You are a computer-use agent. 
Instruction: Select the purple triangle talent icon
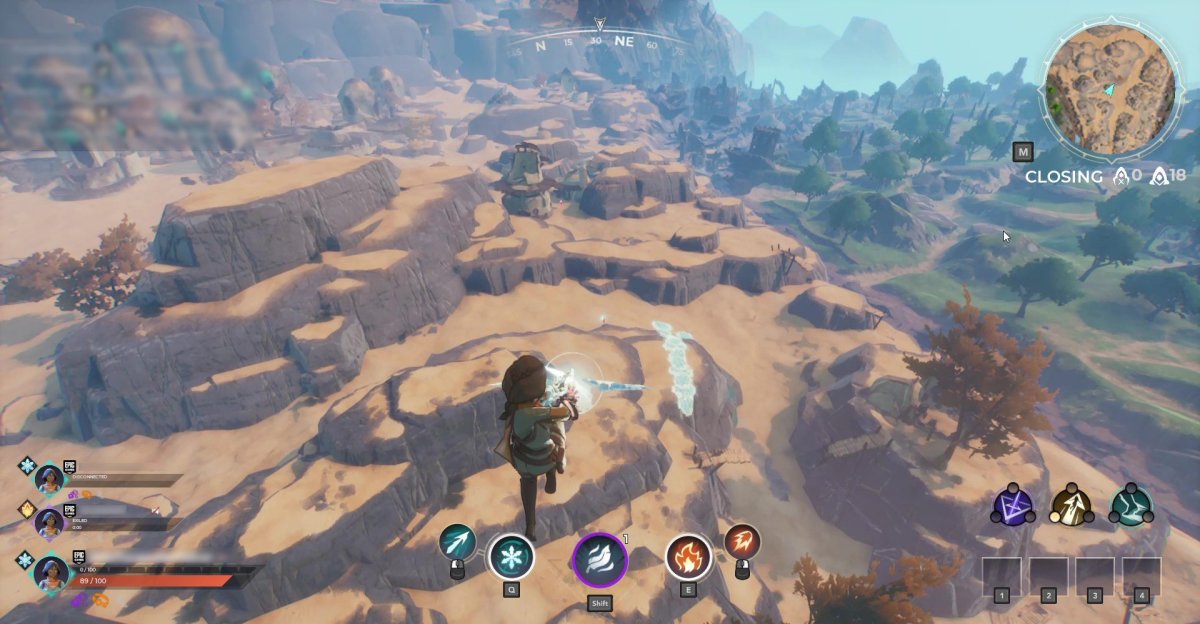pos(1011,506)
